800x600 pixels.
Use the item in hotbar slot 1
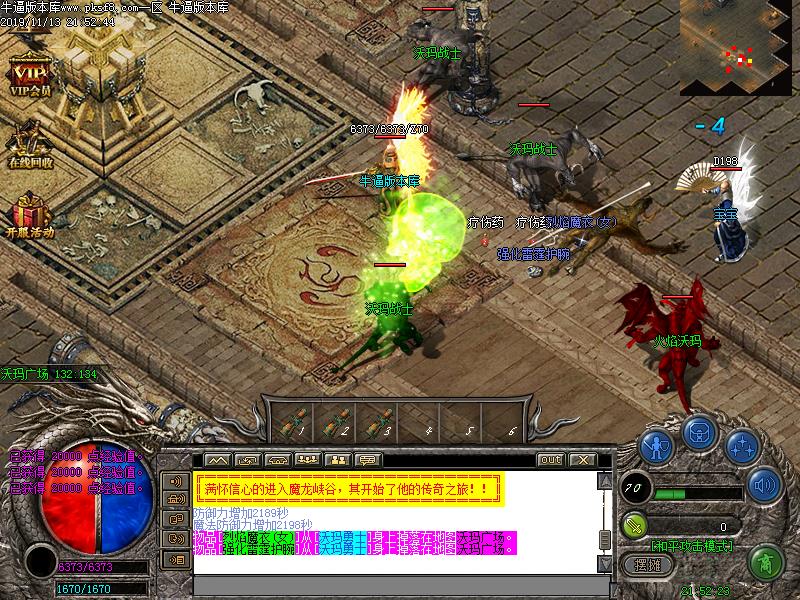[x=295, y=421]
